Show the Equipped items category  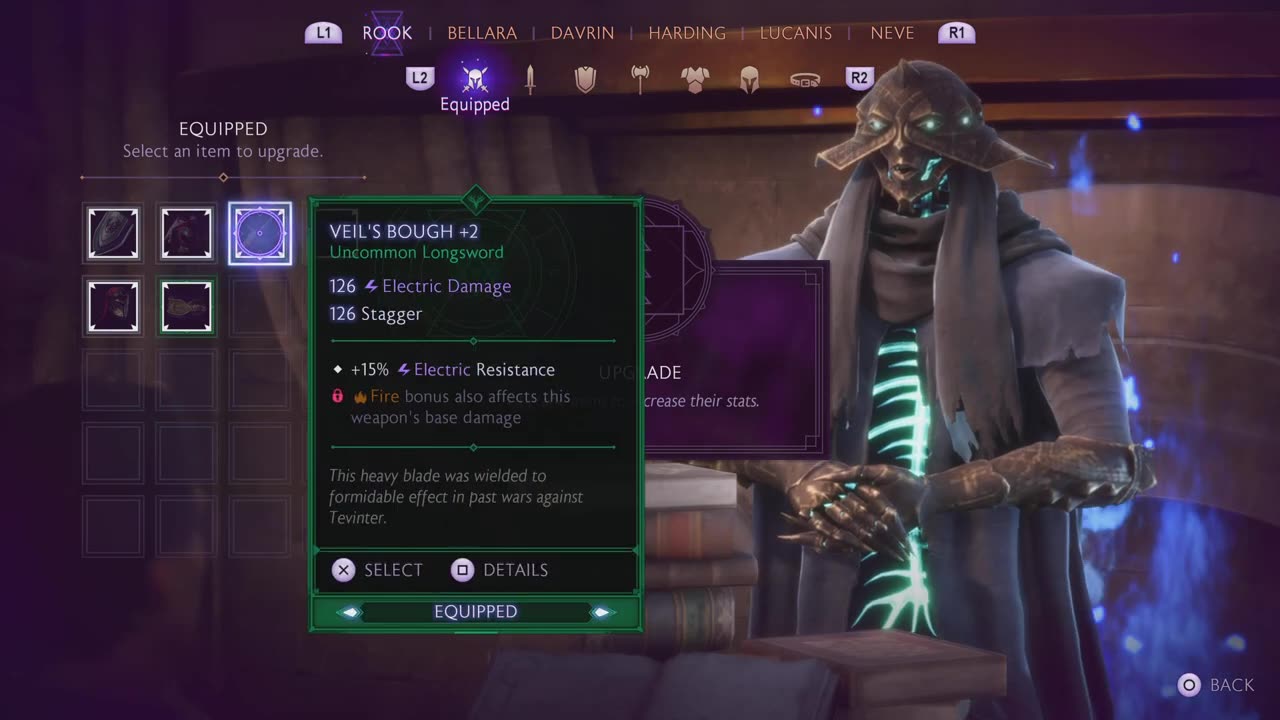pyautogui.click(x=474, y=79)
